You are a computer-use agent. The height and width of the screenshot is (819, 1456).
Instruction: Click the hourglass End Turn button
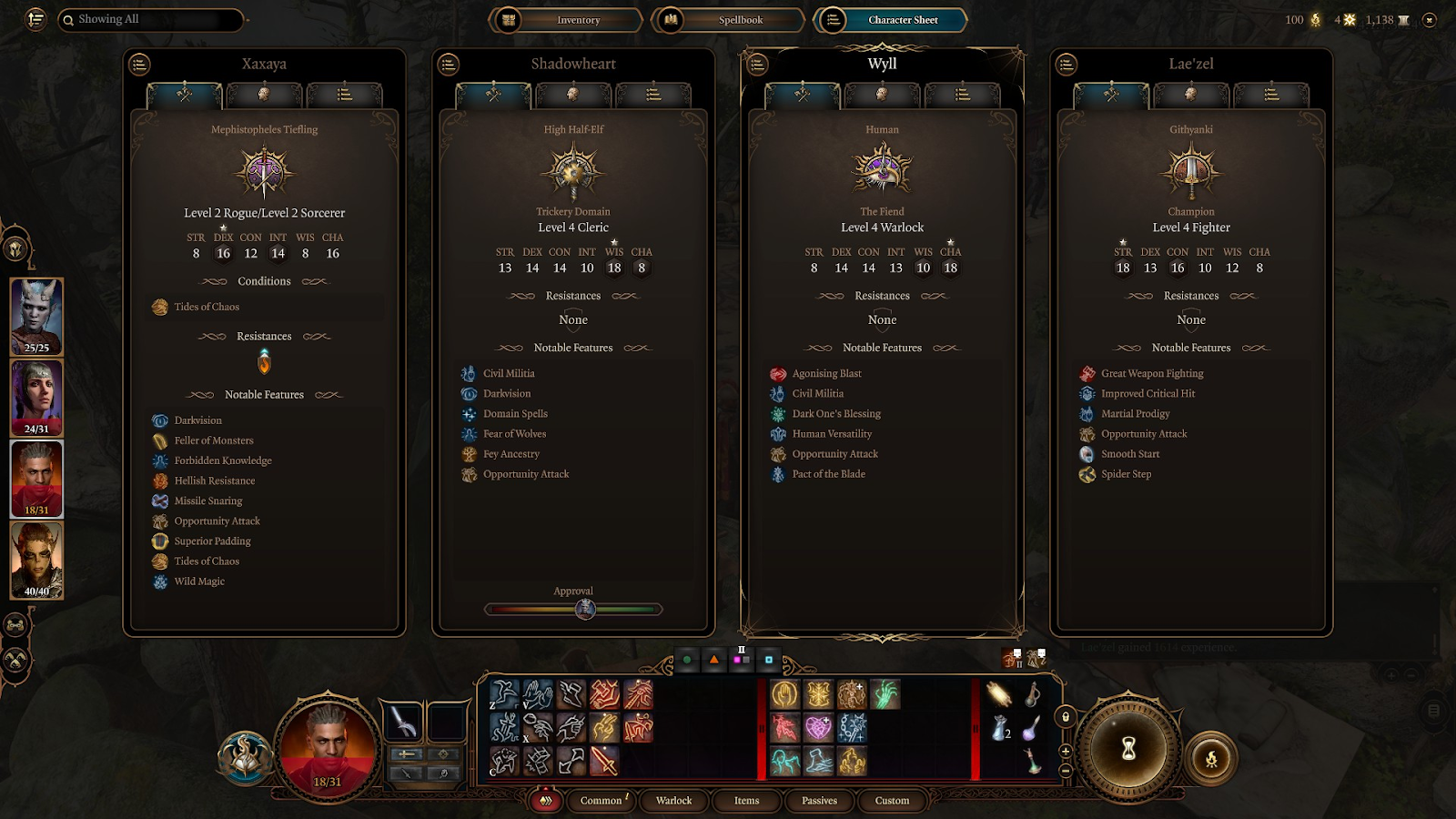(x=1128, y=748)
